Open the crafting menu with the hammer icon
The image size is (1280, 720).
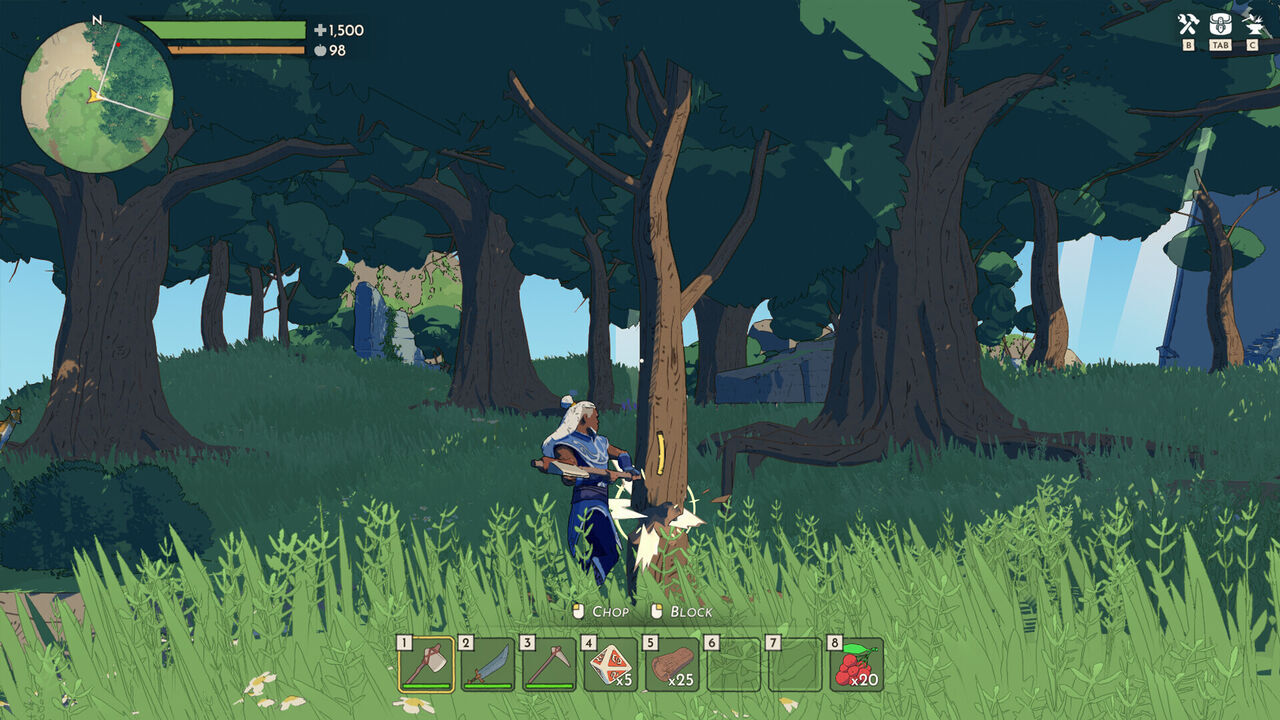click(1188, 23)
